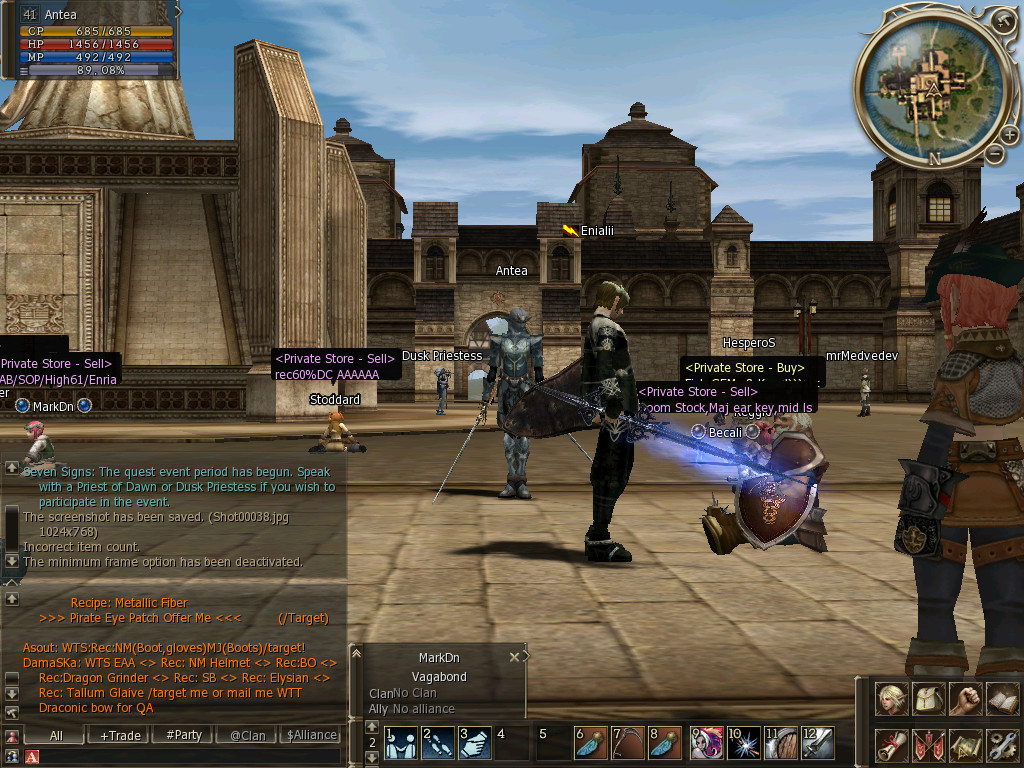
Task: Open the system options gear and wrench icon
Action: [1002, 745]
